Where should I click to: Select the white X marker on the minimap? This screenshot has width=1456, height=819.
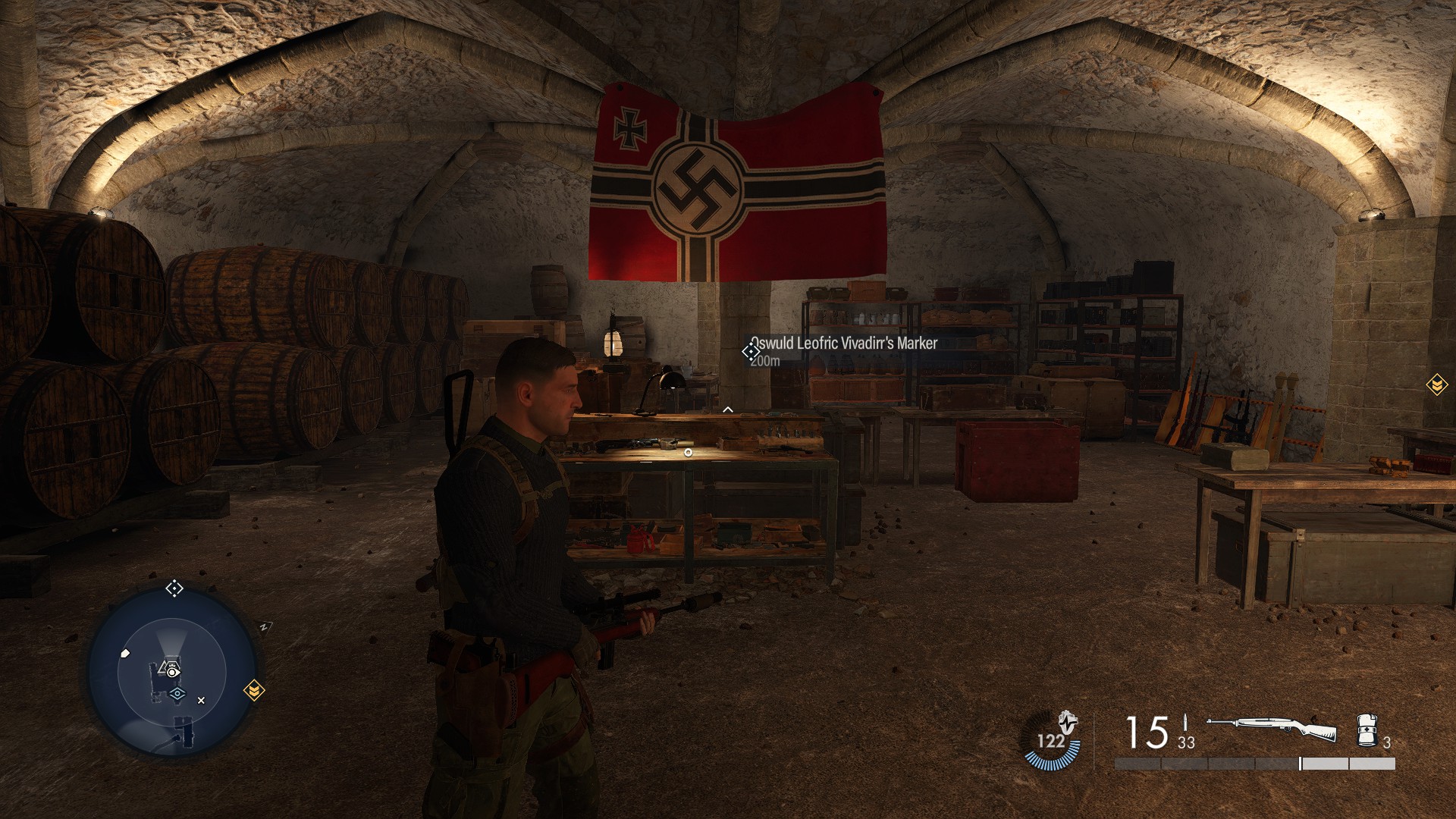(201, 701)
